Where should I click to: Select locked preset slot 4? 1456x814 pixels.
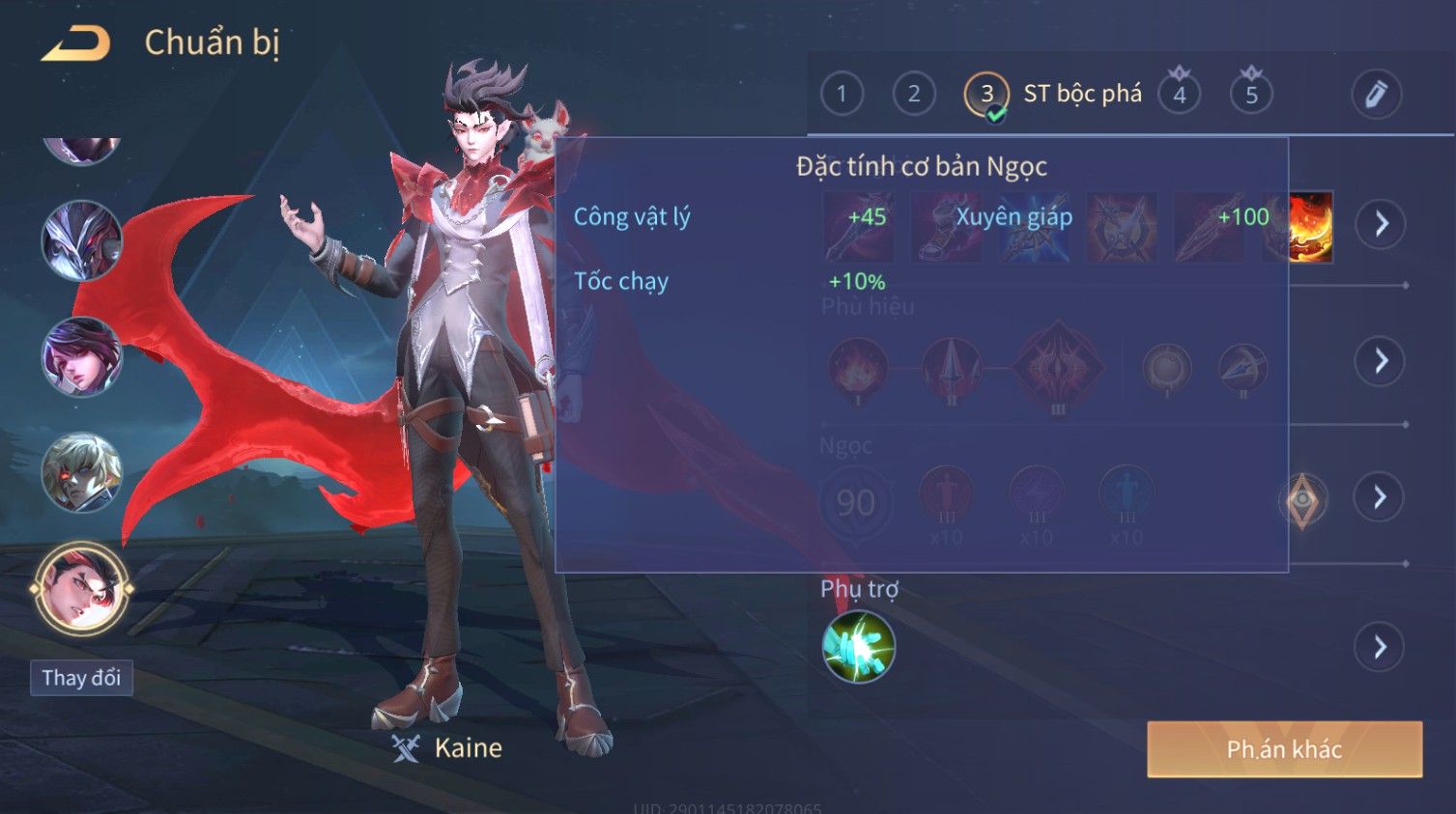point(1180,94)
